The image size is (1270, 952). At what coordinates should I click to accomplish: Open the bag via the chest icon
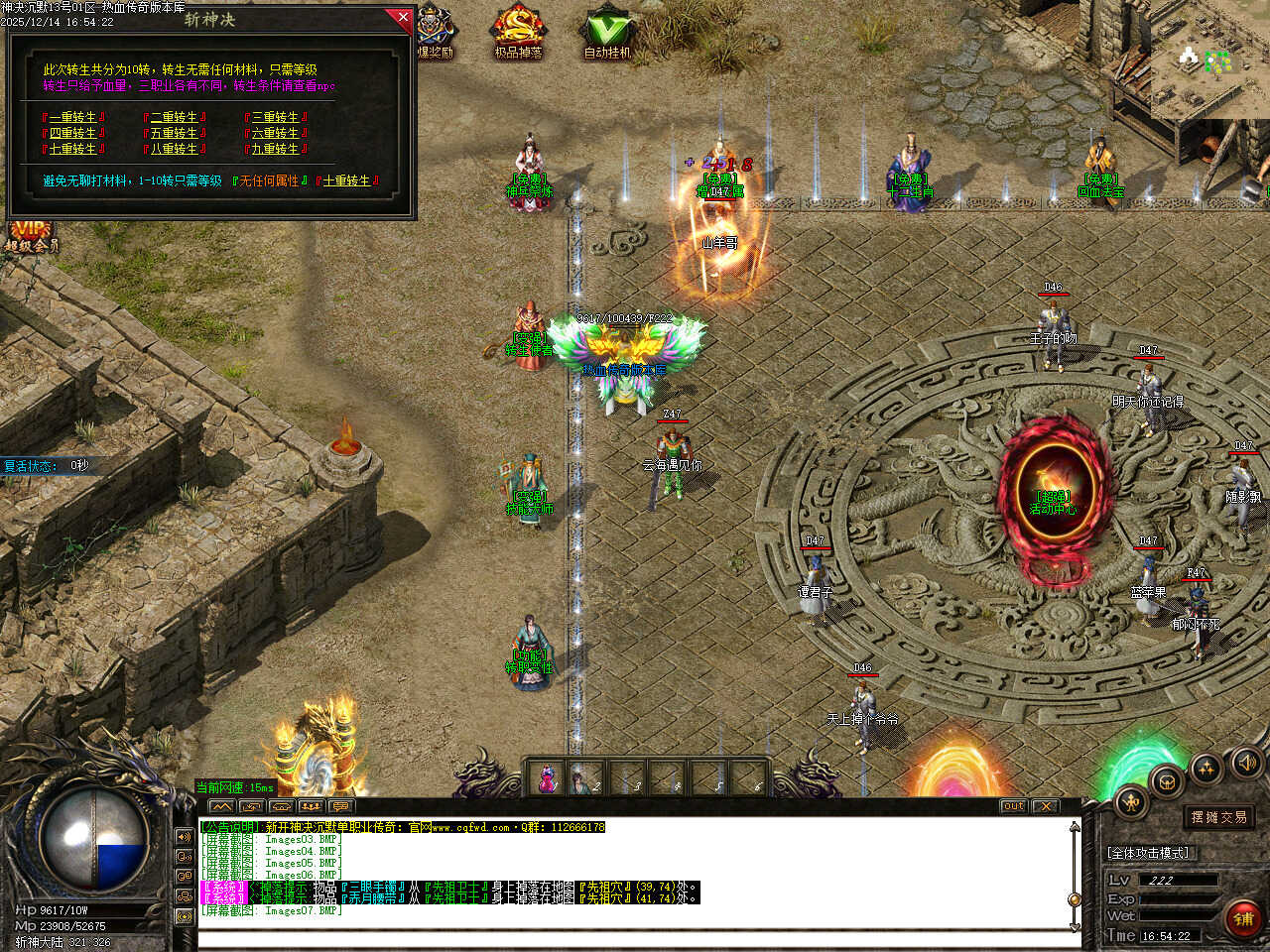[x=1167, y=780]
